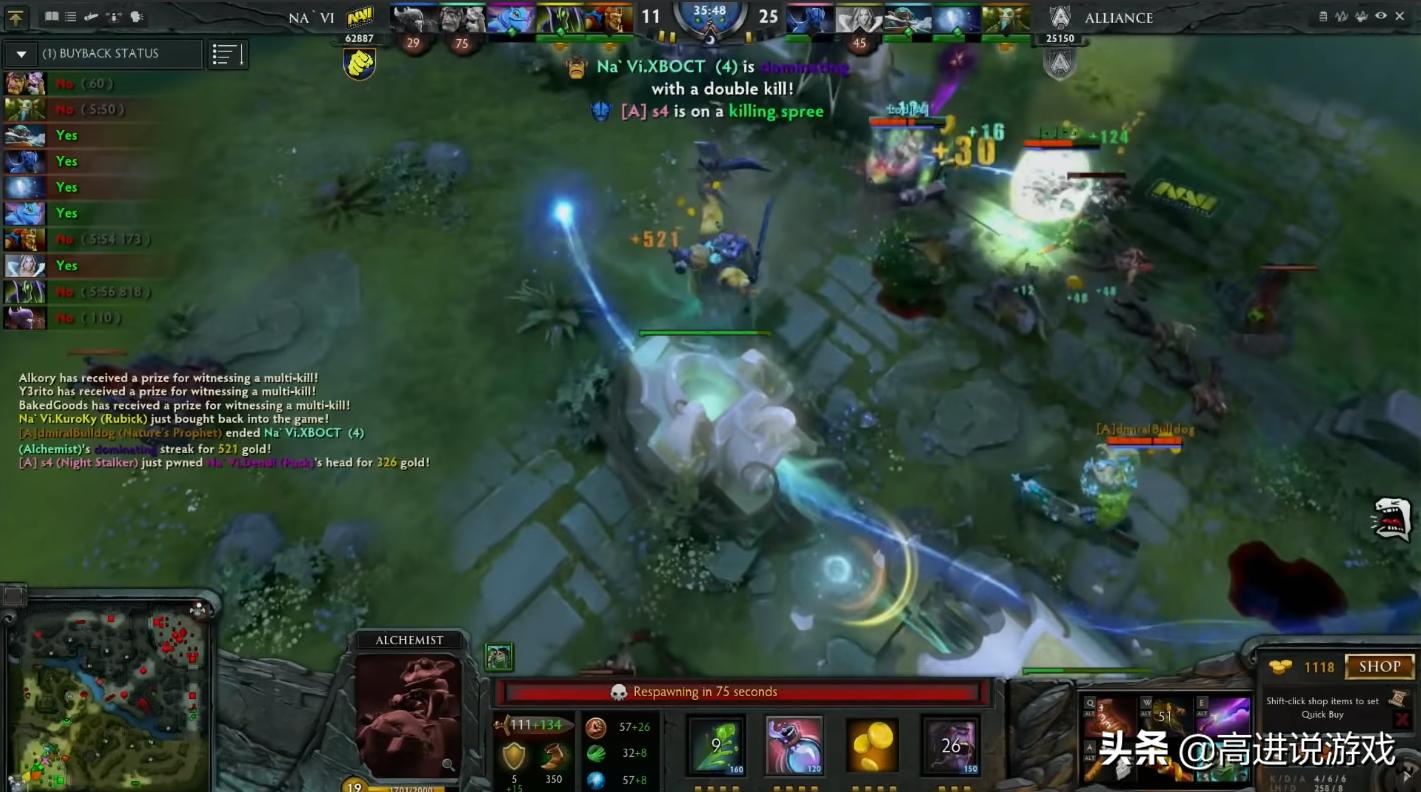The image size is (1421, 792).
Task: Toggle the scoreboard list icon in top toolbar
Action: 70,16
